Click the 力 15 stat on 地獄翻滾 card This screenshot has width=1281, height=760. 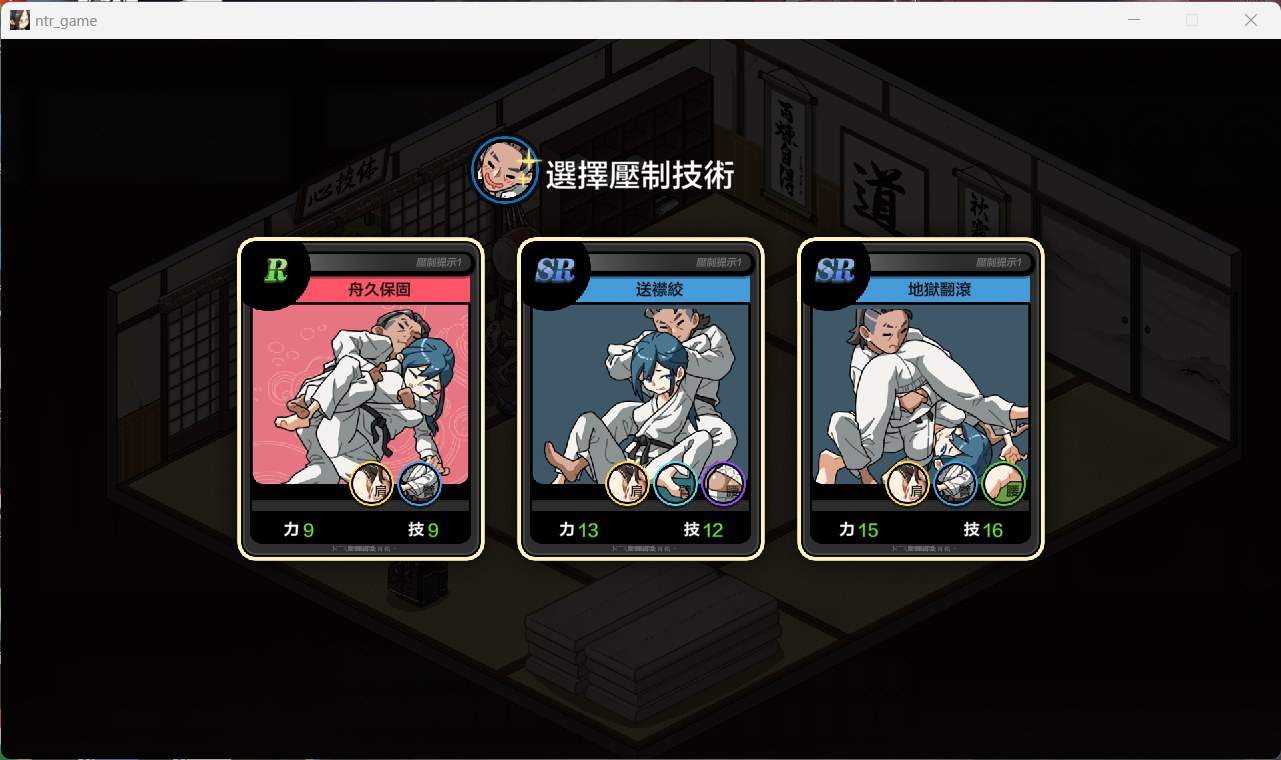(858, 530)
